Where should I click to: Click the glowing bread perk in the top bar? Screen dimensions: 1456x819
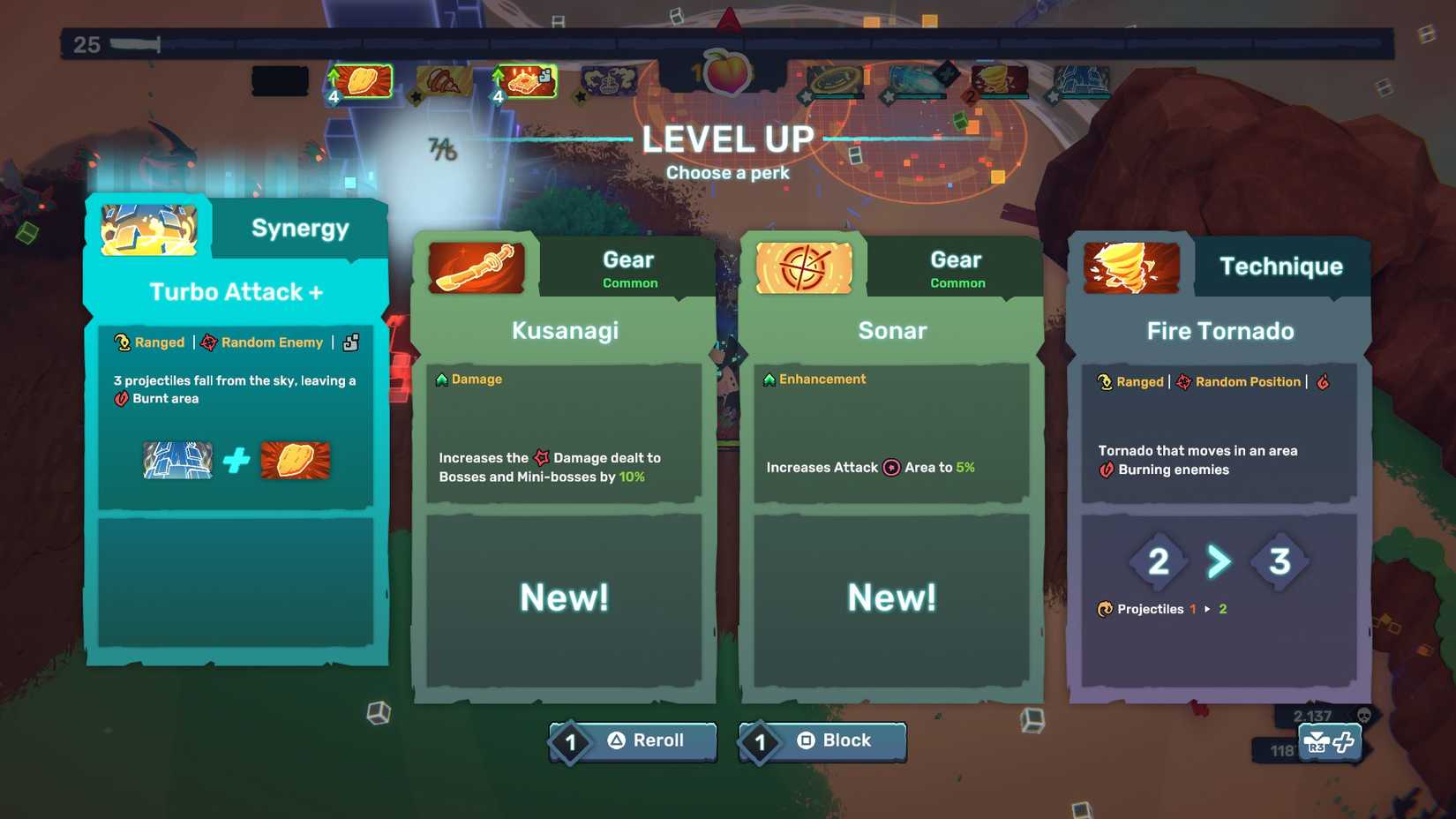tap(362, 80)
